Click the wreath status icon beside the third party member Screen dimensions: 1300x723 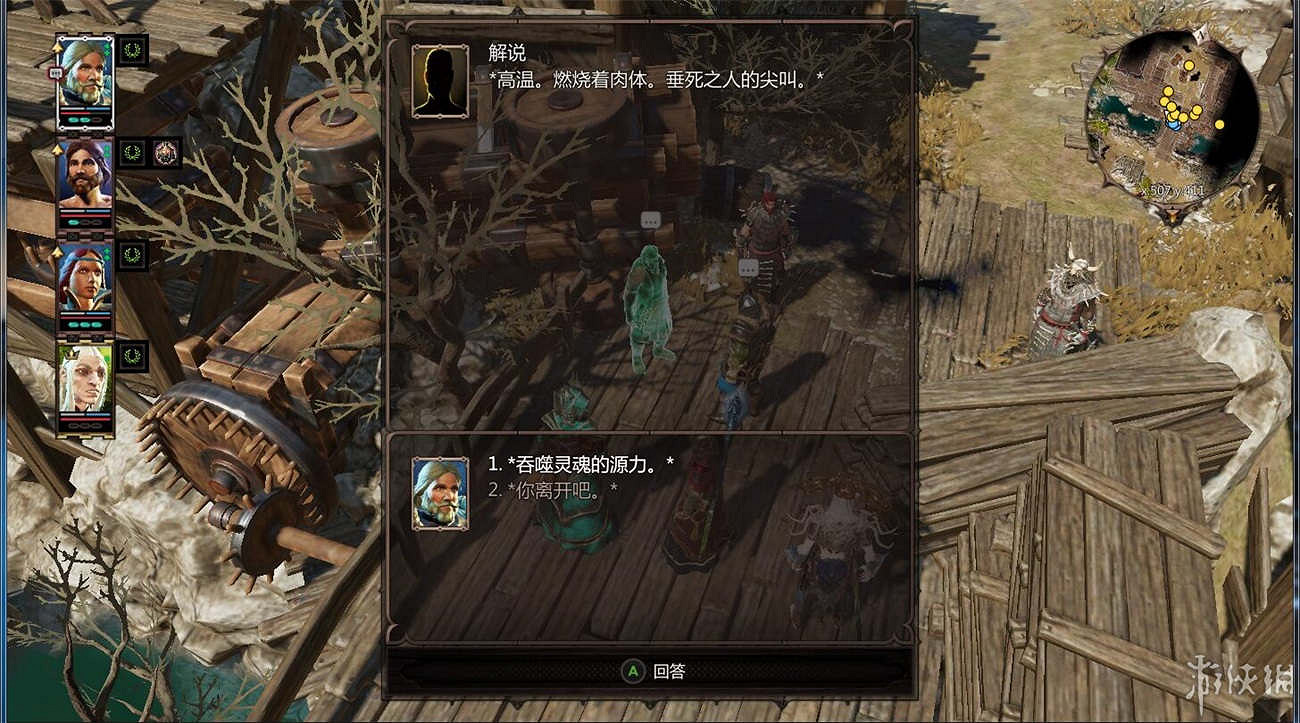tap(132, 255)
